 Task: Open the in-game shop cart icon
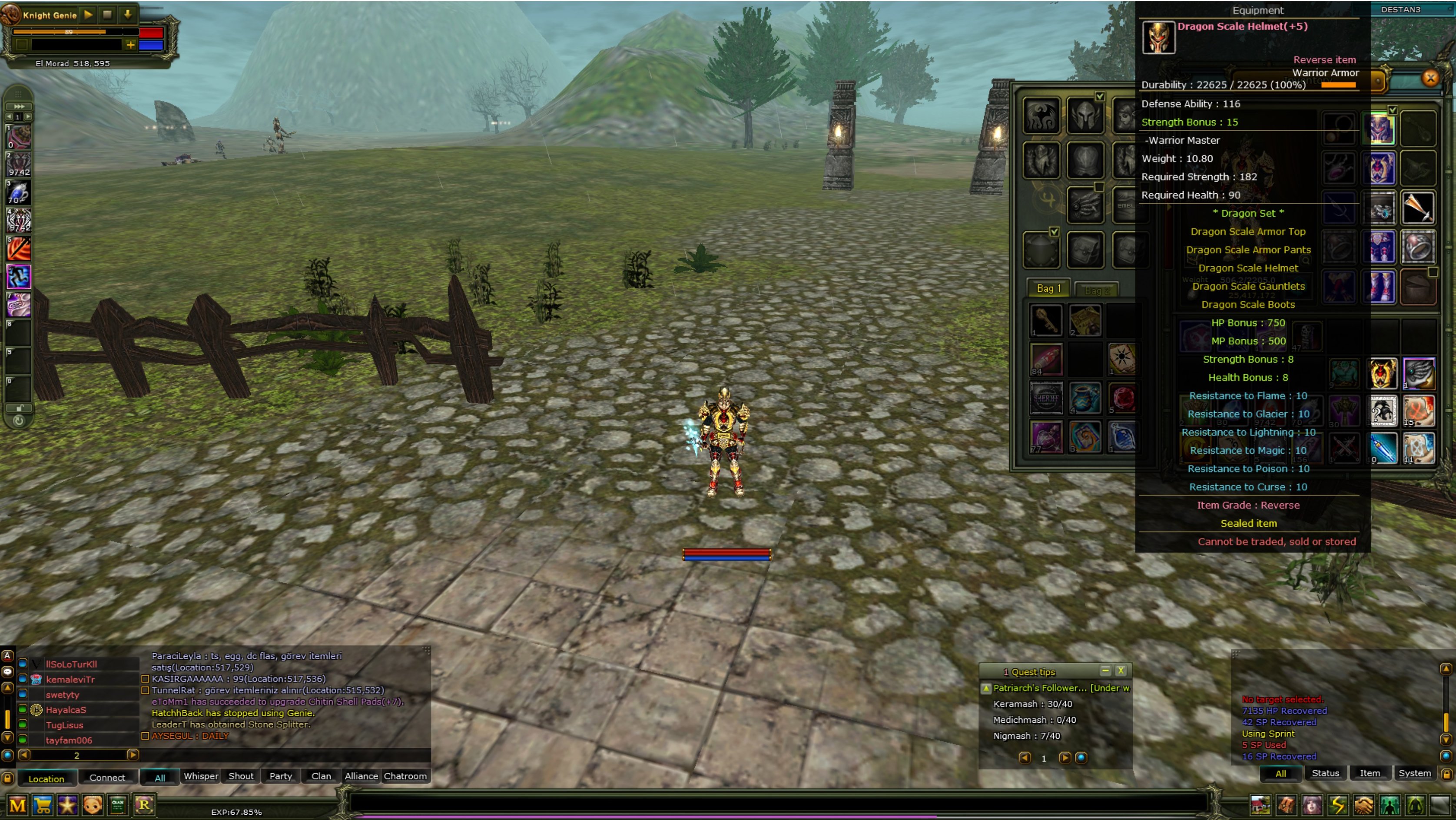coord(42,805)
